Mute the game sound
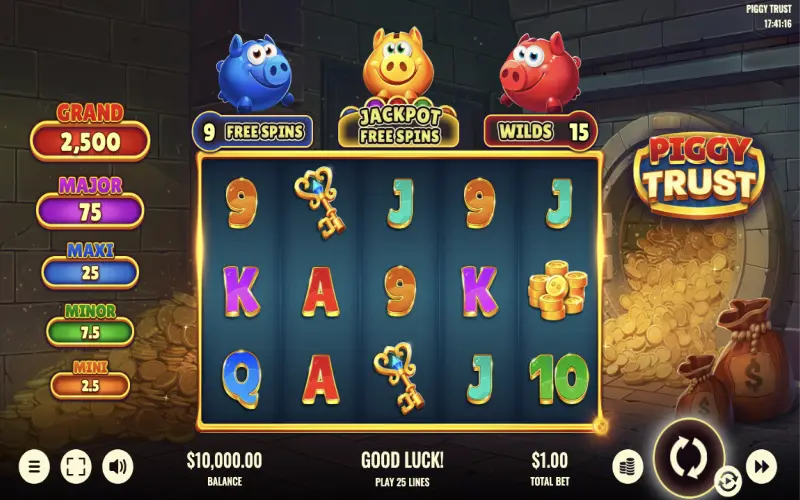Screen dimensions: 800x500 tap(118, 465)
